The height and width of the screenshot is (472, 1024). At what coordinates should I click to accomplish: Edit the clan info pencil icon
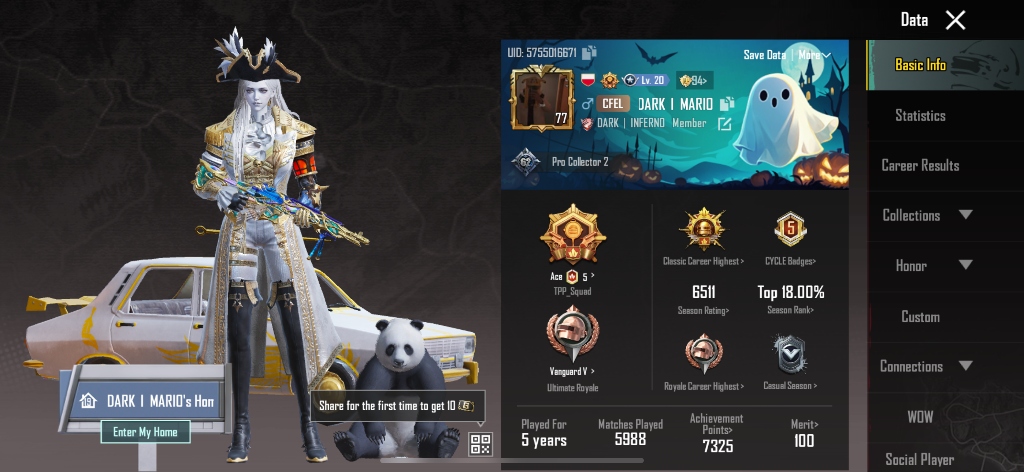coord(725,124)
